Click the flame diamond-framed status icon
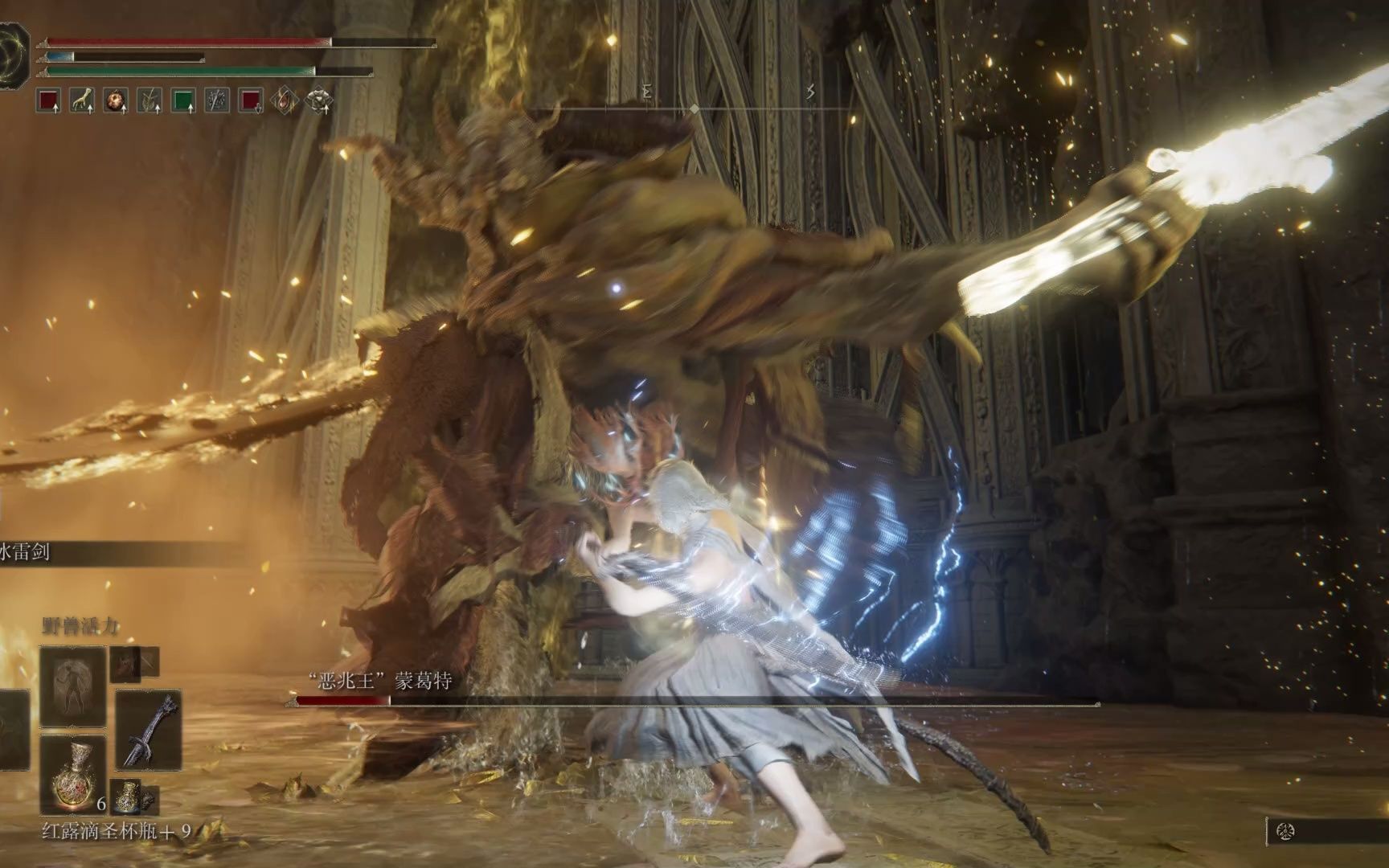Viewport: 1389px width, 868px height. click(285, 100)
